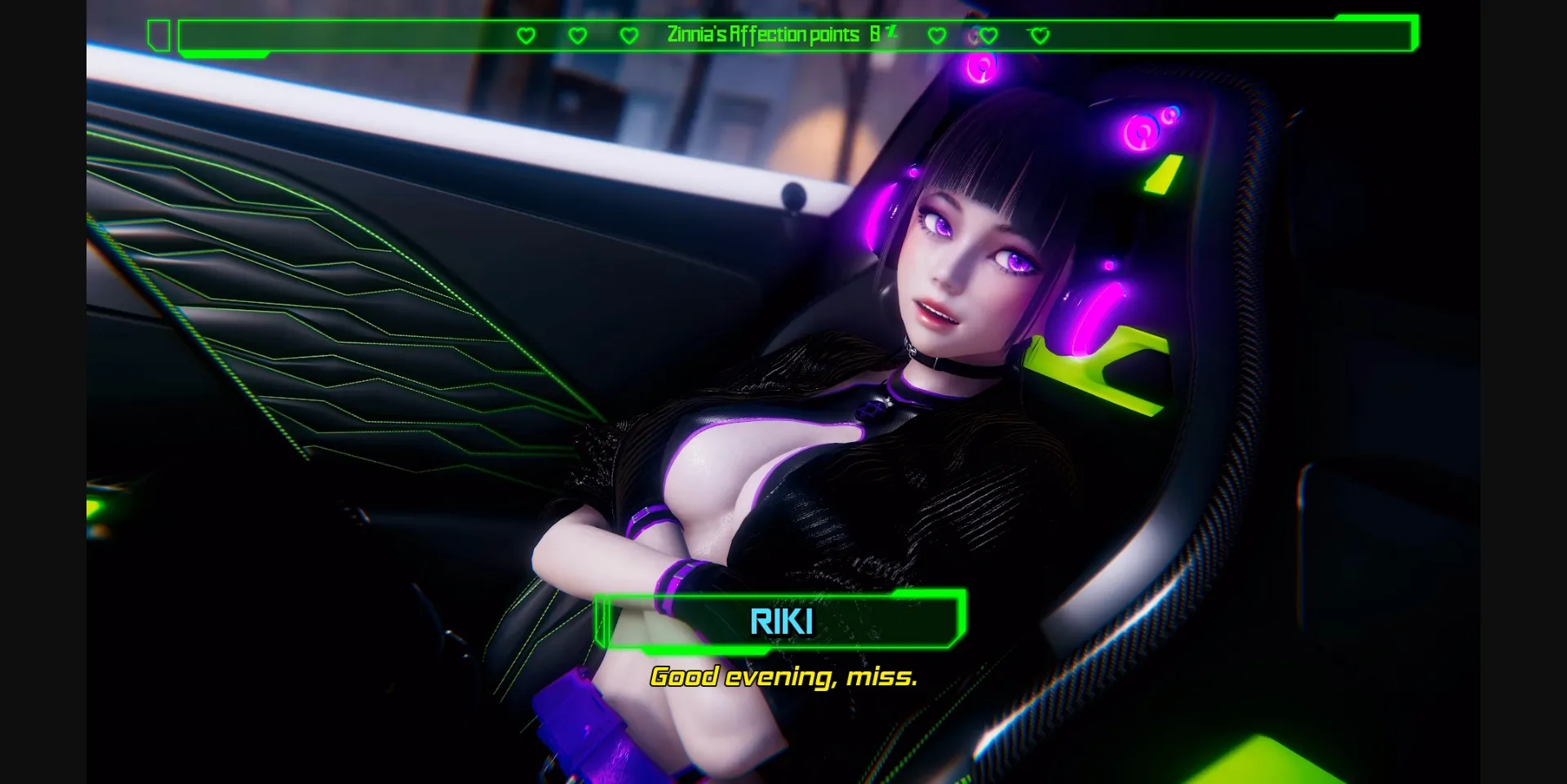Click the vertical green handle left of RIKI's nameplate

tap(601, 620)
